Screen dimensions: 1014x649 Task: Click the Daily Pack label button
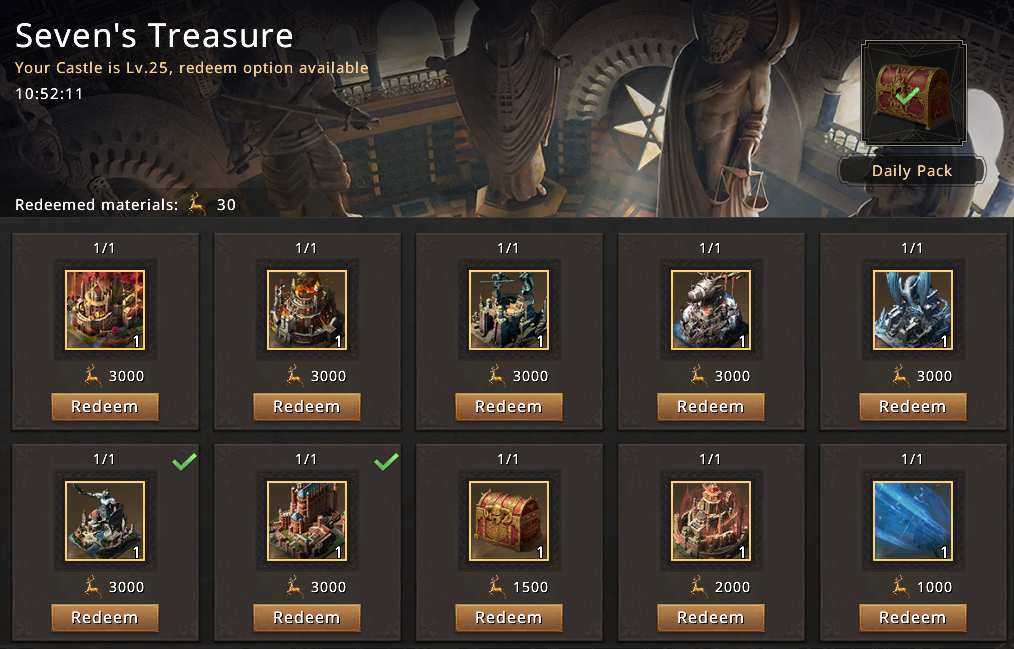(x=912, y=171)
